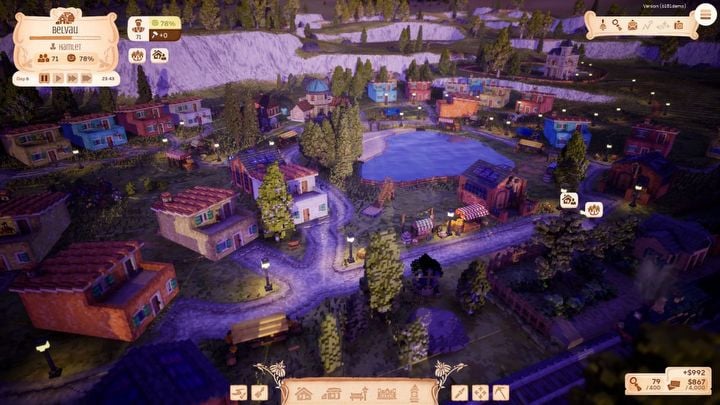Switch to double fast-forward speed
Viewport: 720px width, 405px height.
tap(73, 78)
